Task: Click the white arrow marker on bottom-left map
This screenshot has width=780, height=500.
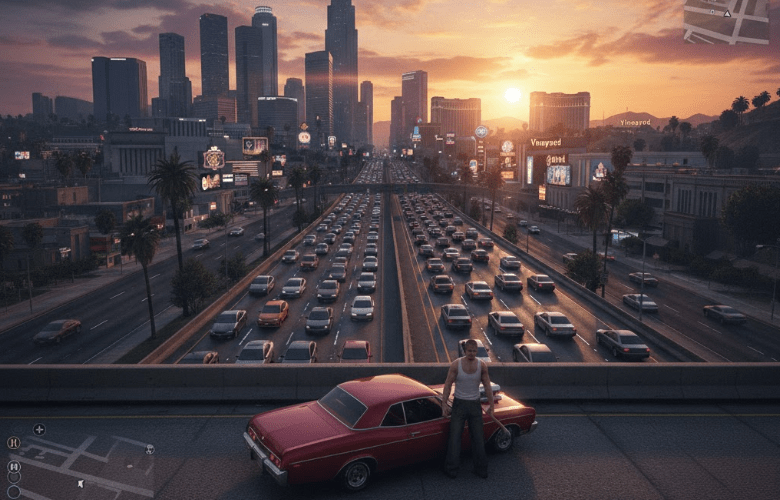Action: pos(81,484)
